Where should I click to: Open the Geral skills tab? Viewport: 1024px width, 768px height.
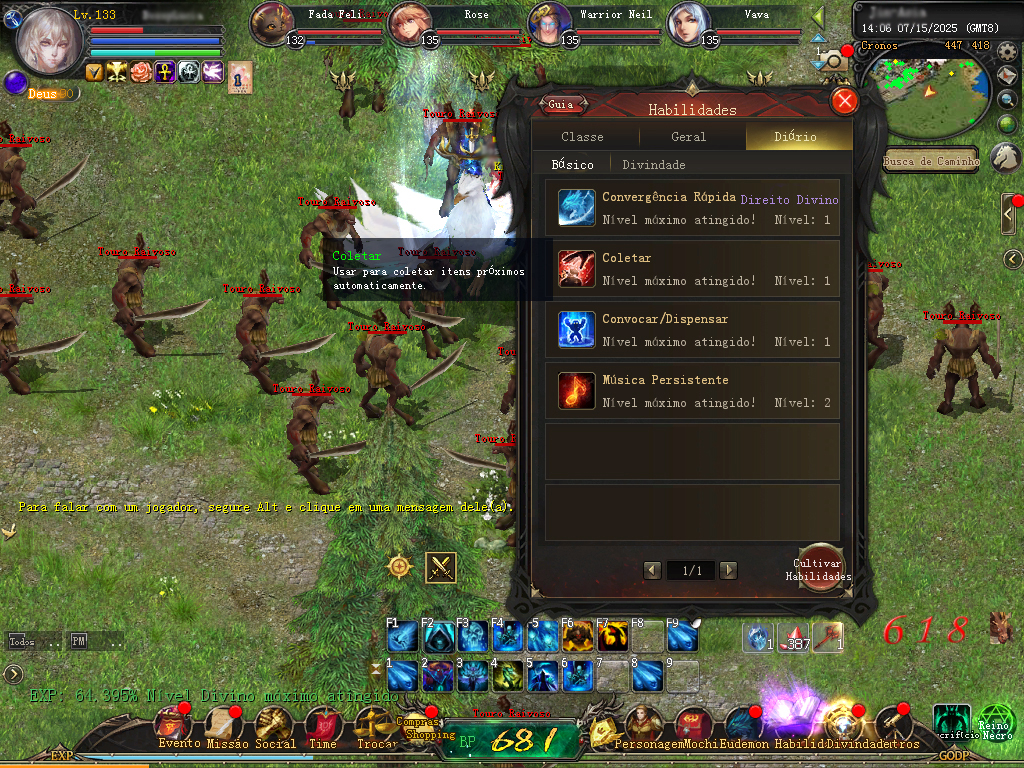pos(688,137)
